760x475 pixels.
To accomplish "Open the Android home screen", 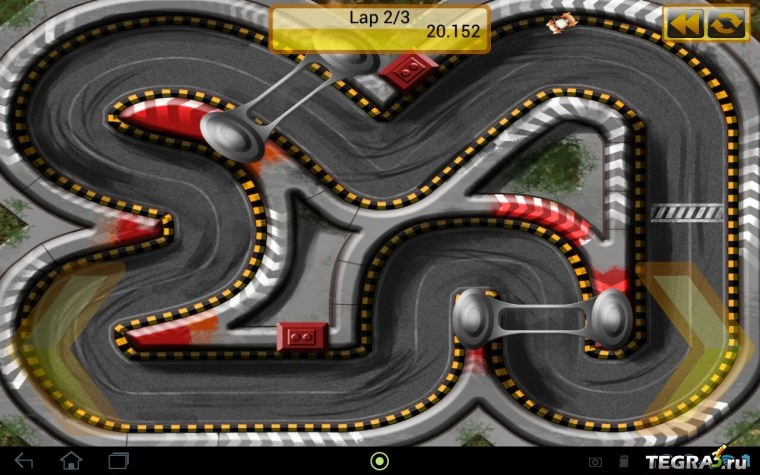I will (x=71, y=461).
